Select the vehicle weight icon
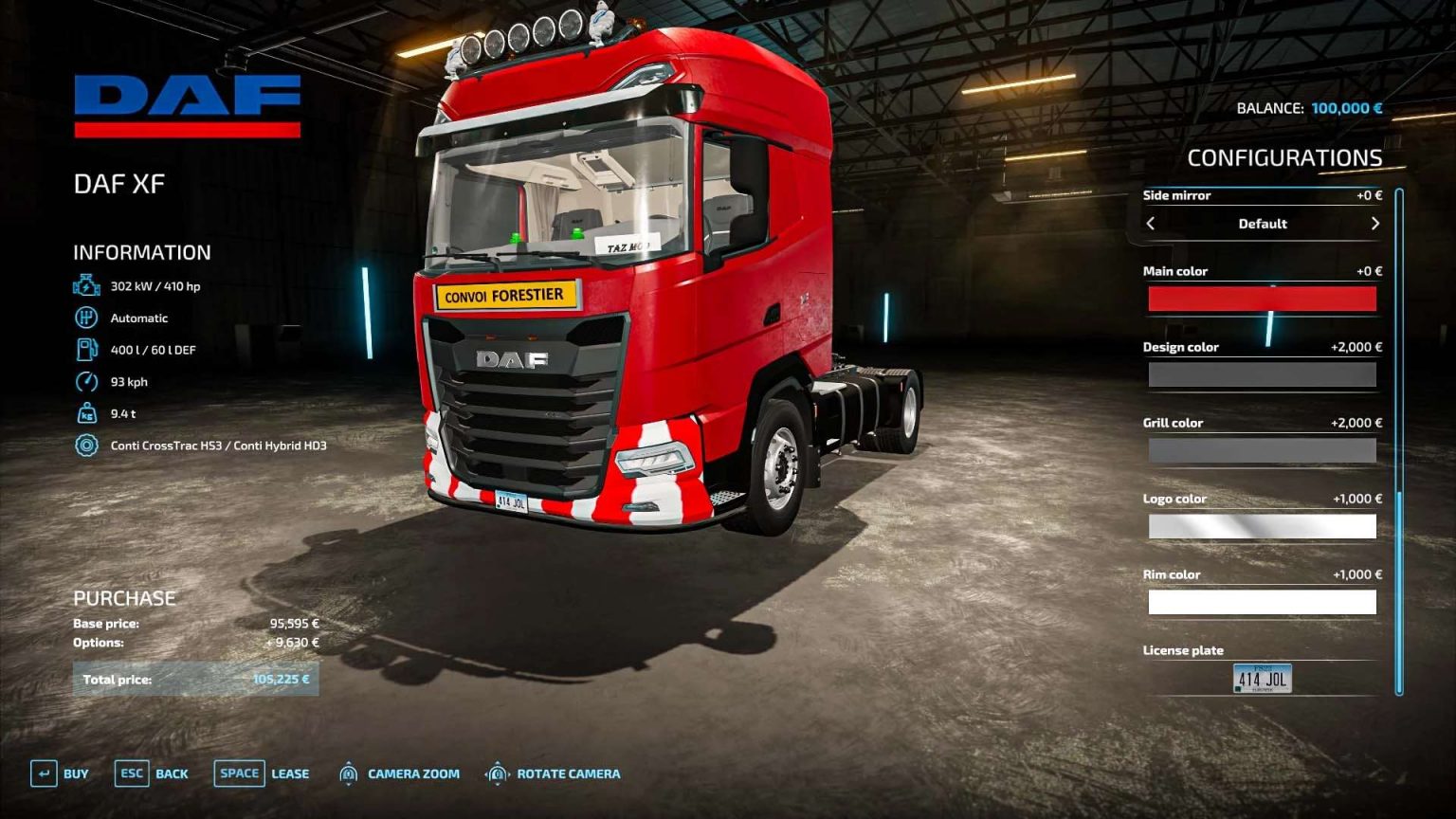 (x=84, y=412)
